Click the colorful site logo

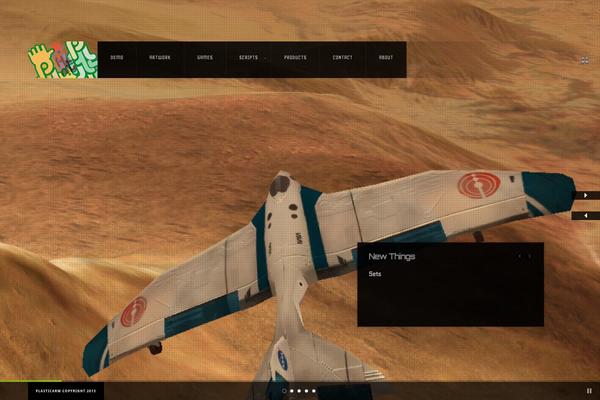(x=62, y=60)
